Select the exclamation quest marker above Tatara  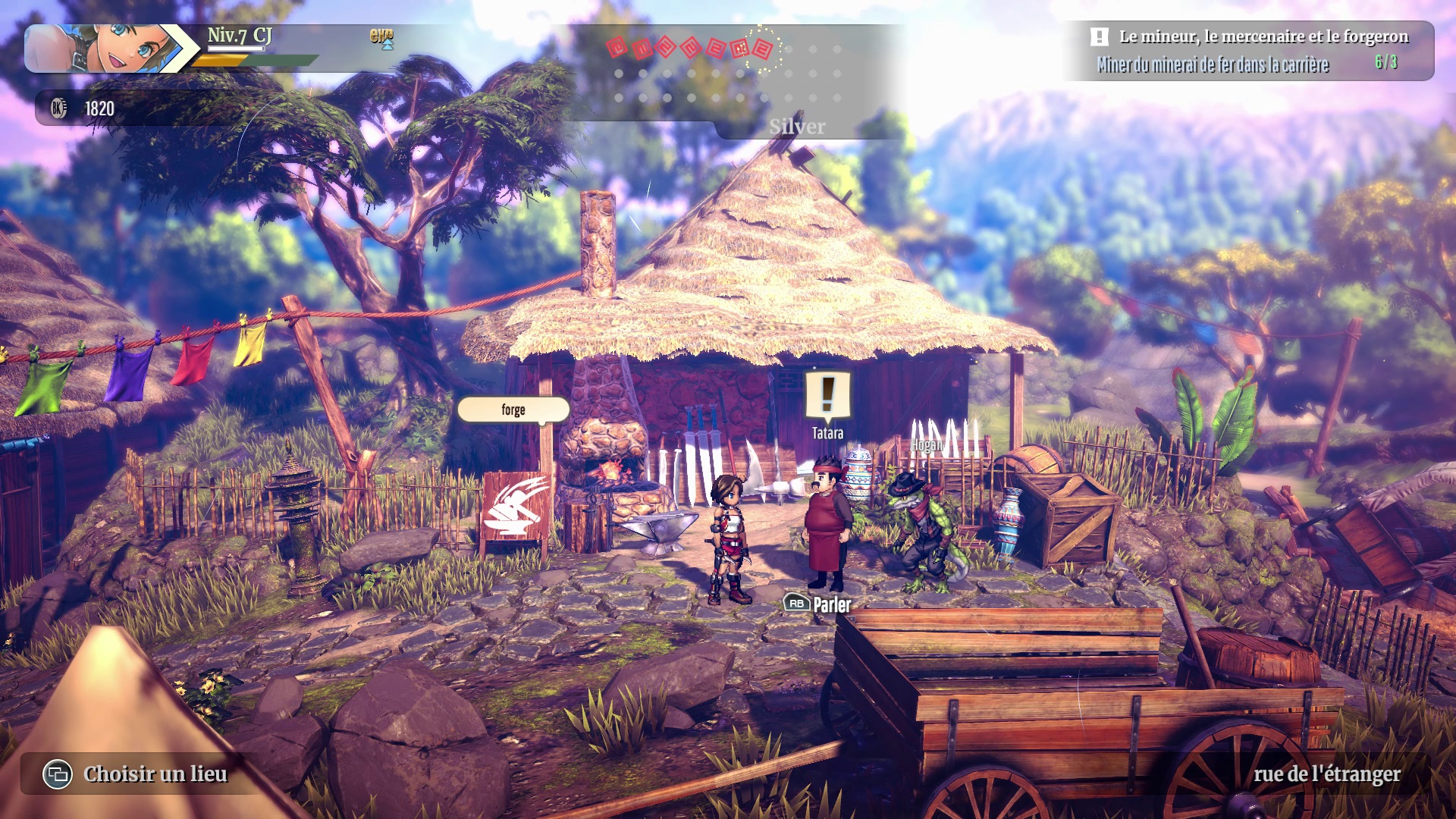pyautogui.click(x=827, y=394)
